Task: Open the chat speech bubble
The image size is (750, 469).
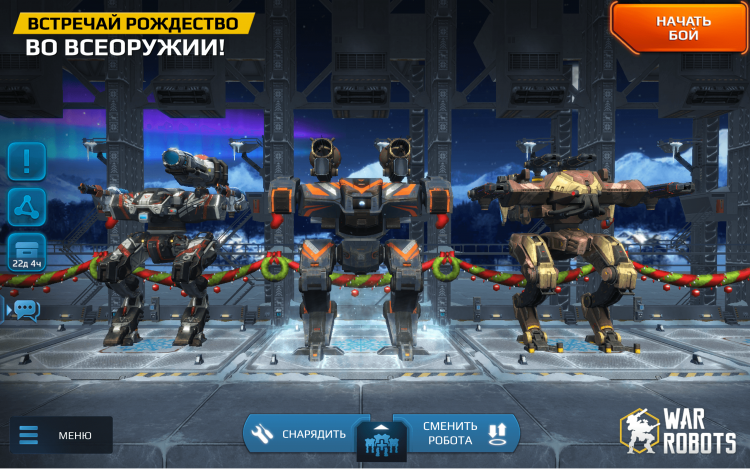Action: coord(24,309)
